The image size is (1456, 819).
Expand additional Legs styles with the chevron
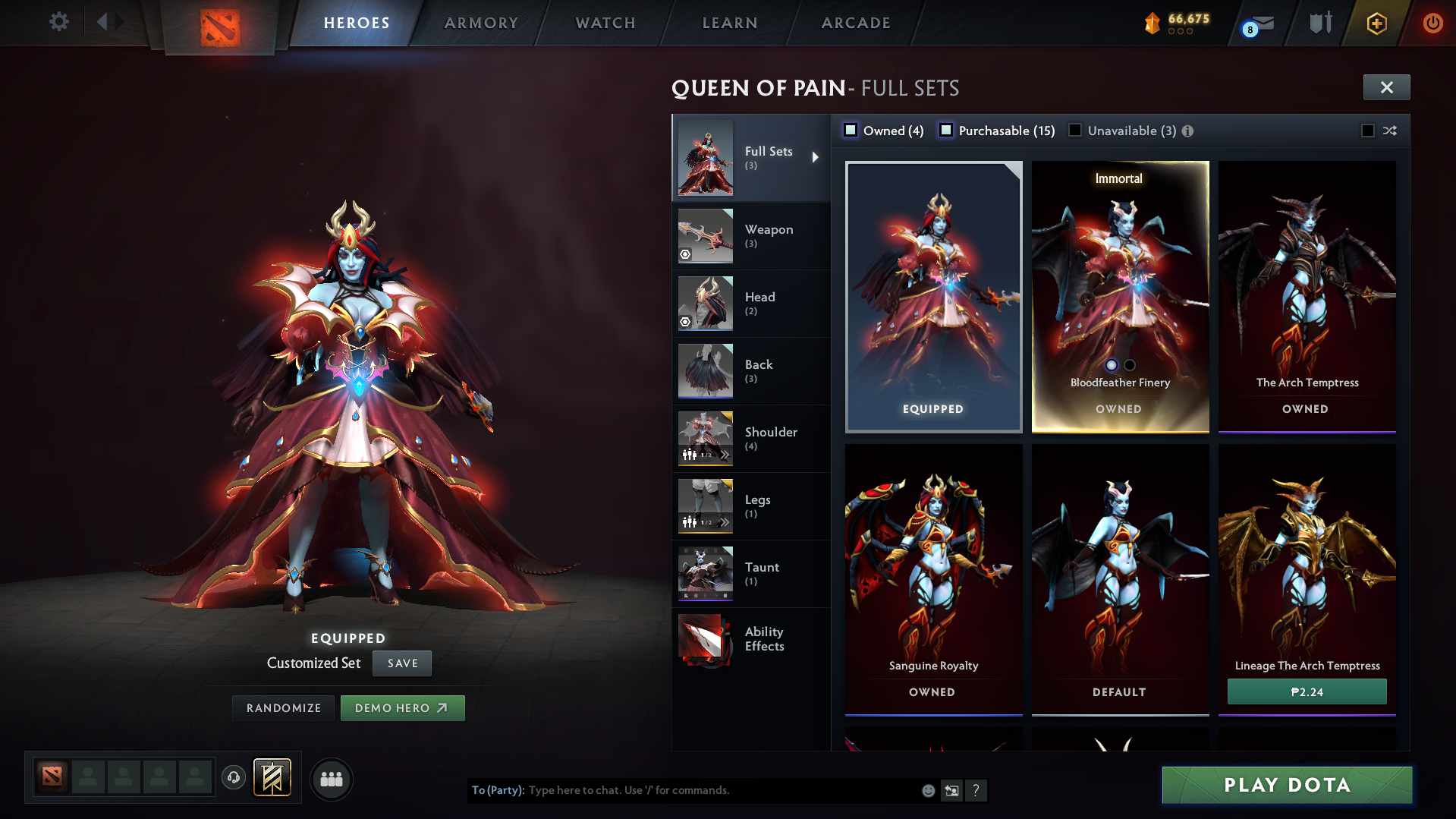(724, 521)
